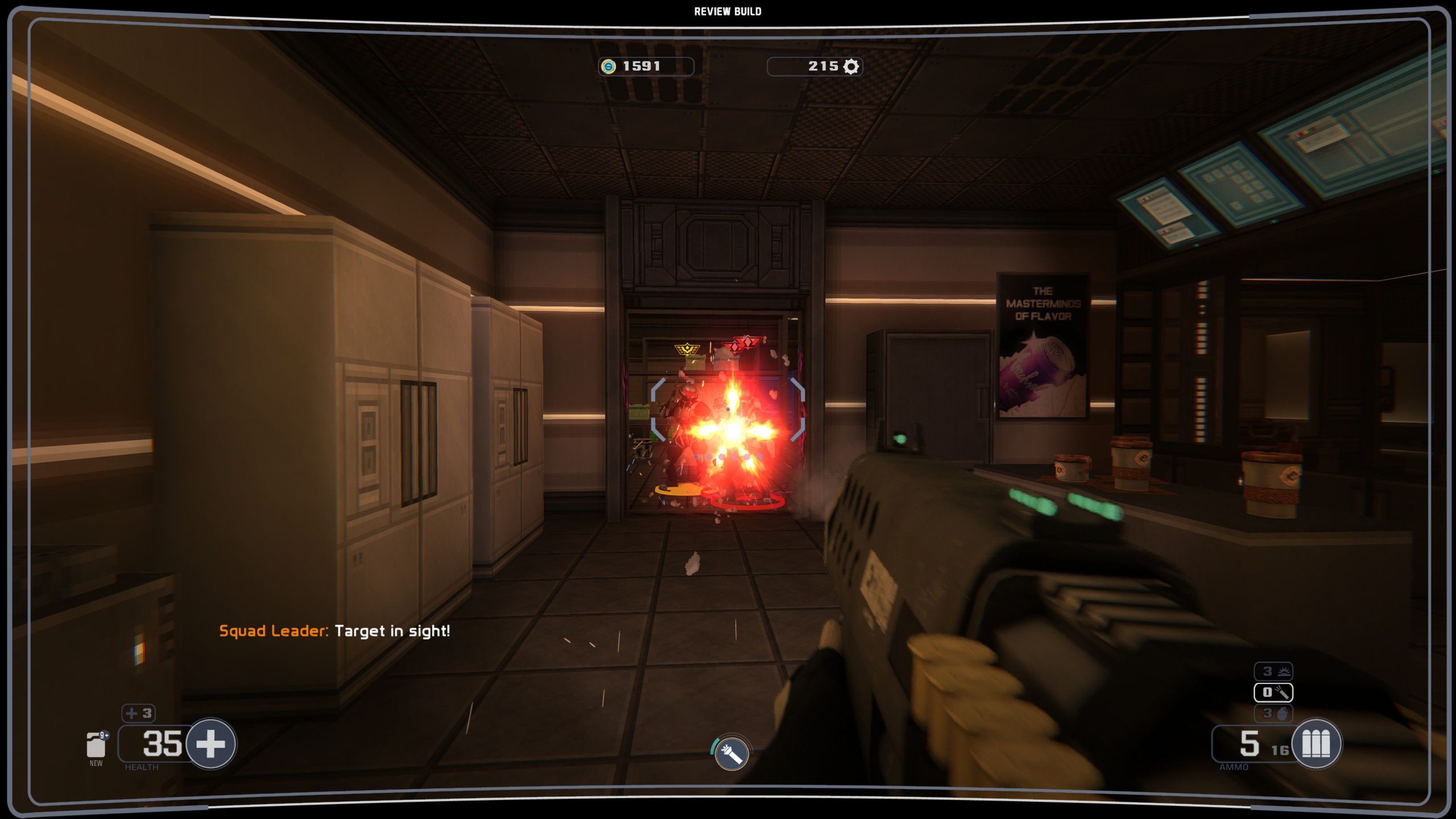Image resolution: width=1456 pixels, height=819 pixels.
Task: Choose the highlighted flare slot
Action: [1273, 692]
